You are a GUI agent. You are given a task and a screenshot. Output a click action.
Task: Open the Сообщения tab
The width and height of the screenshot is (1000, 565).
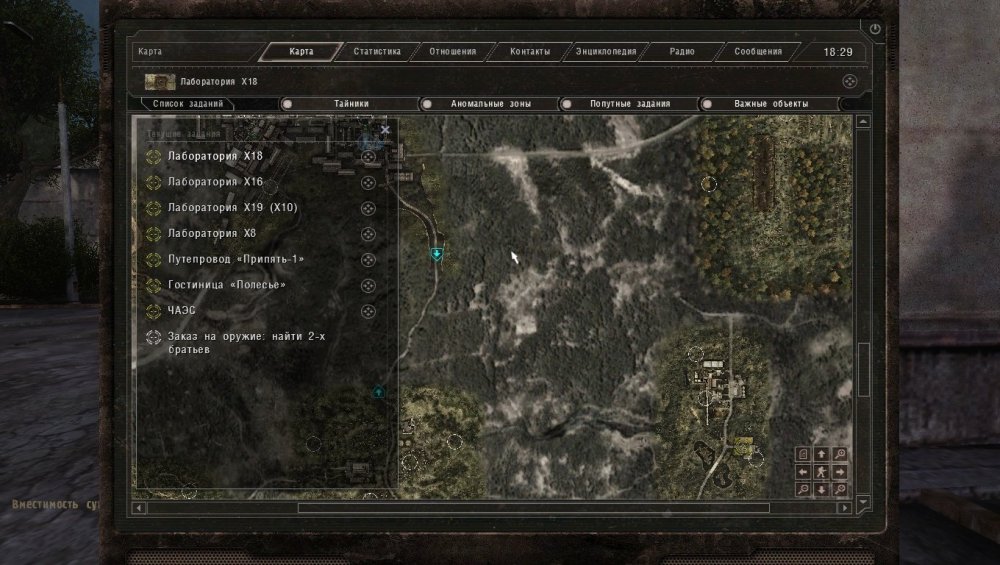758,52
